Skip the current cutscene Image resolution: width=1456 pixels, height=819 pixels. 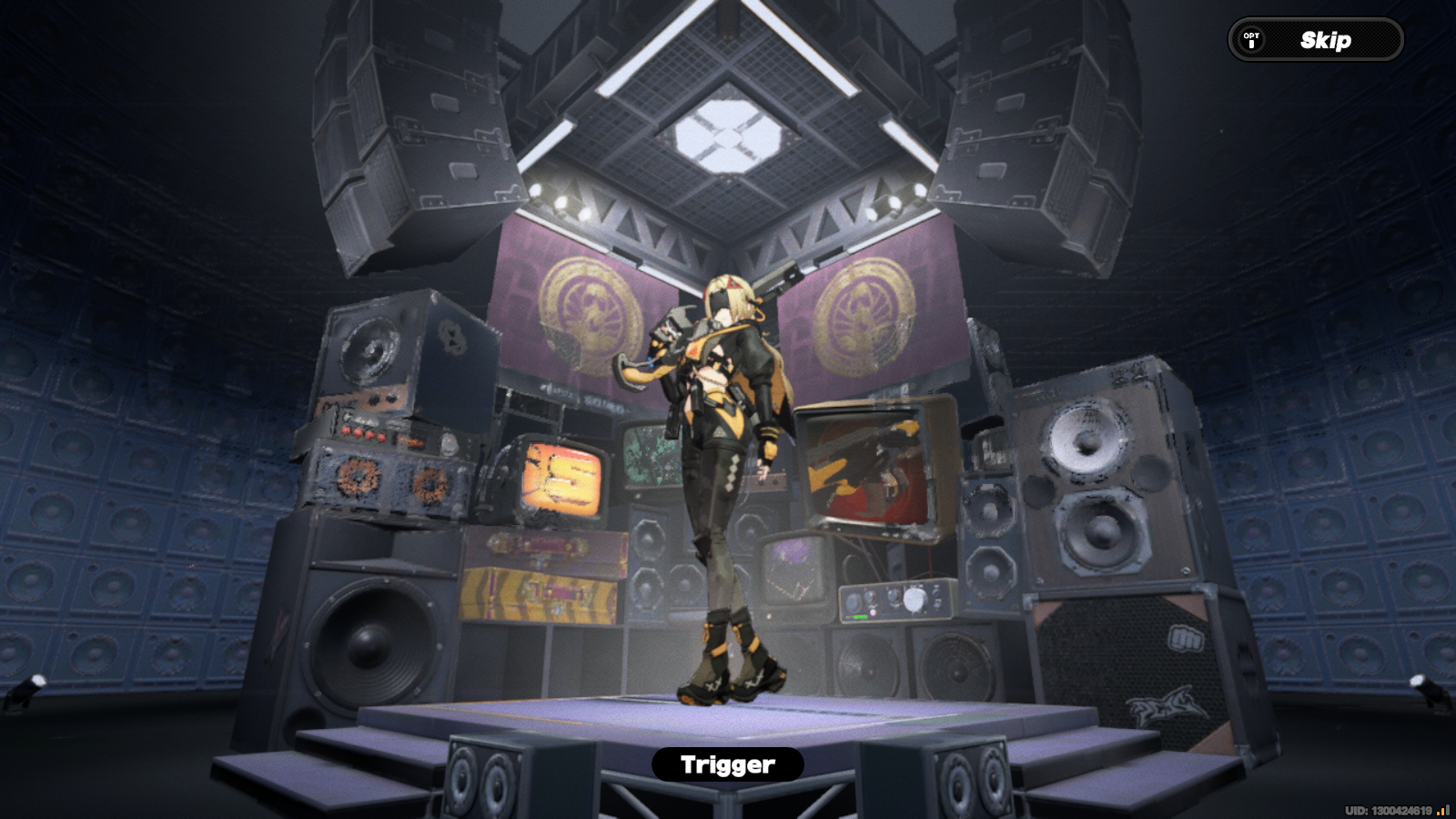point(1325,39)
